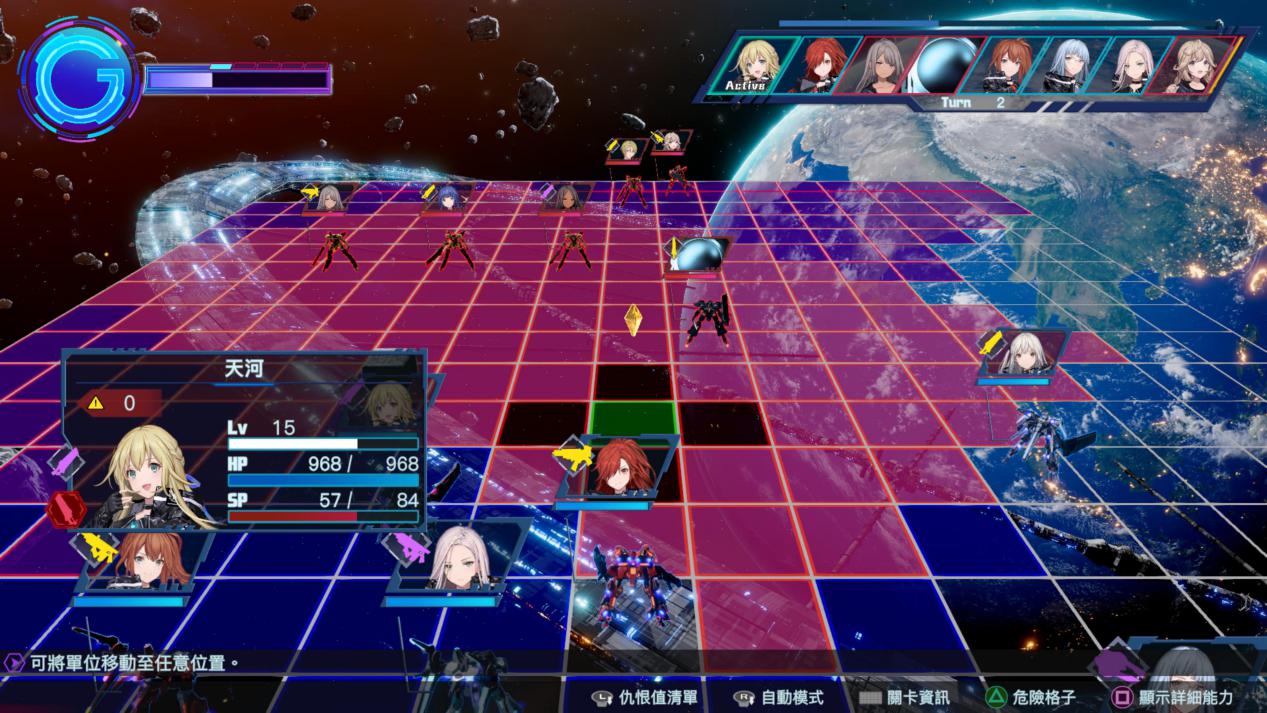
Task: Select the green highlighted grid tile
Action: [x=632, y=418]
